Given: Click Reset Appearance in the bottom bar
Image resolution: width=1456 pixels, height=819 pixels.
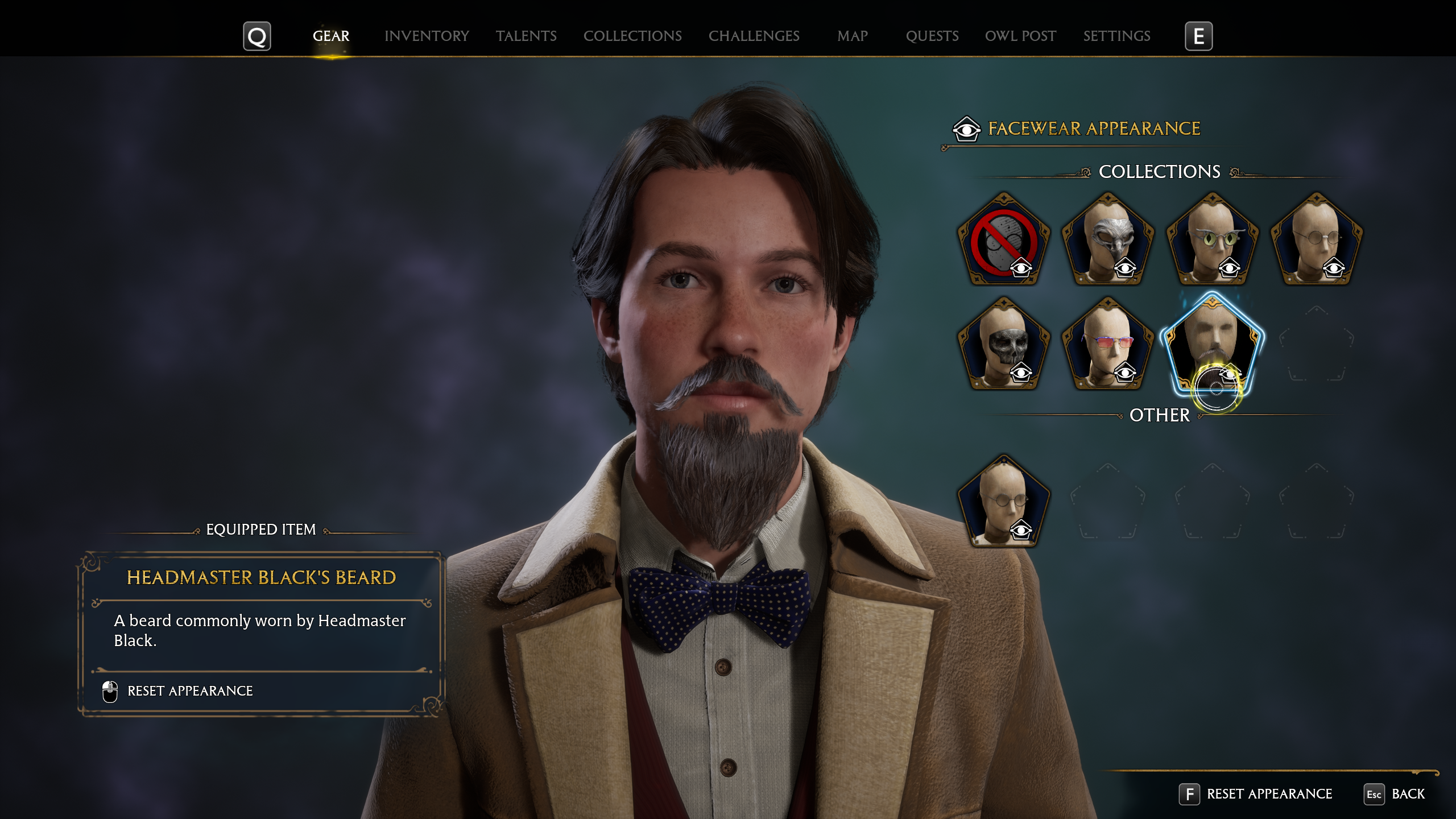Looking at the screenshot, I should (x=1269, y=794).
